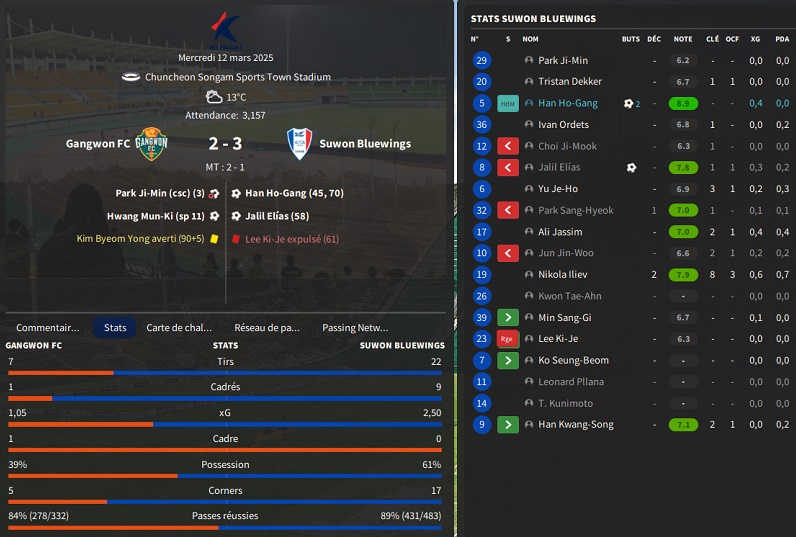Click Nikola Iliev's name
The height and width of the screenshot is (537, 796).
(562, 275)
